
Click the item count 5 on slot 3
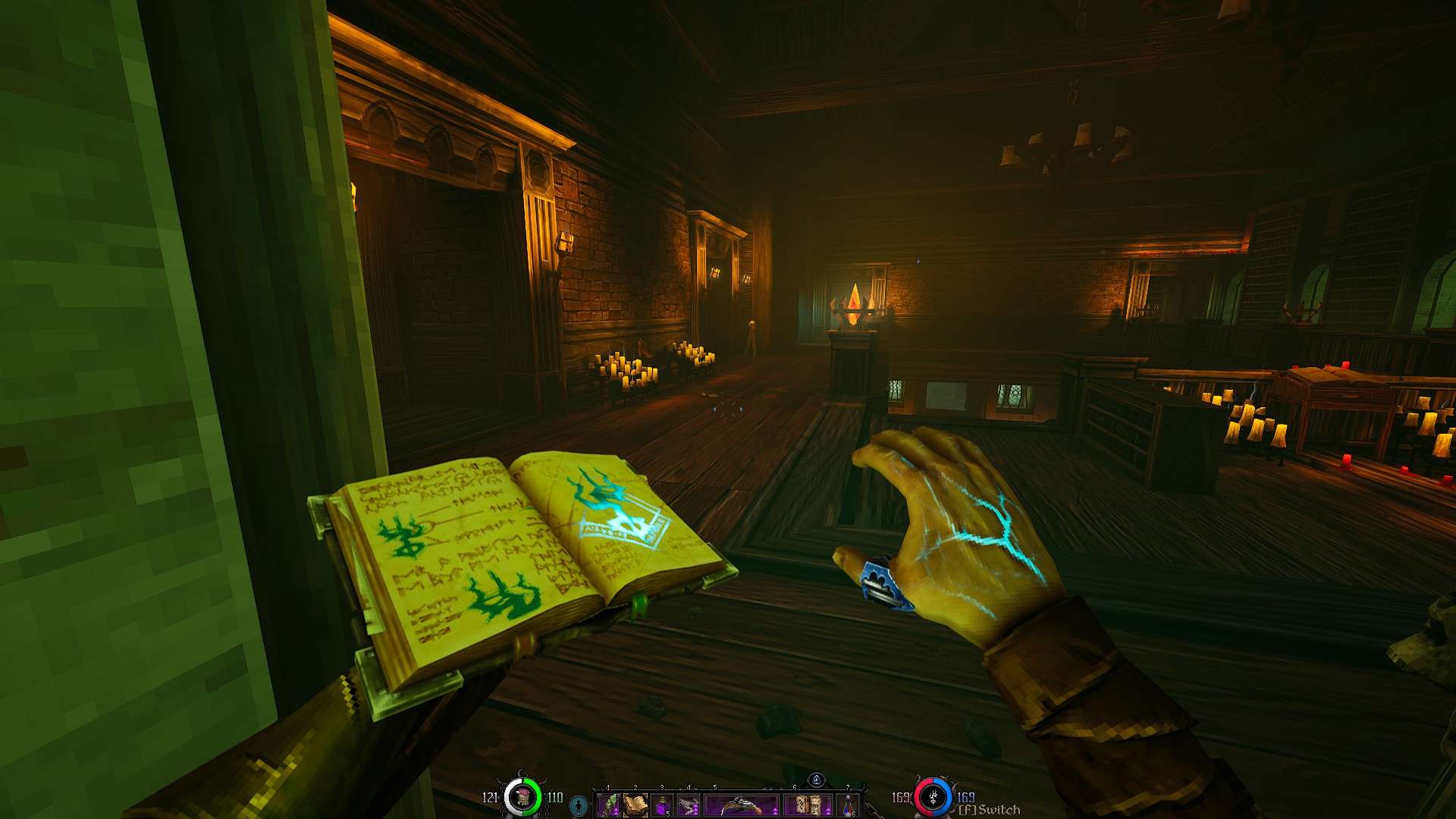click(669, 812)
